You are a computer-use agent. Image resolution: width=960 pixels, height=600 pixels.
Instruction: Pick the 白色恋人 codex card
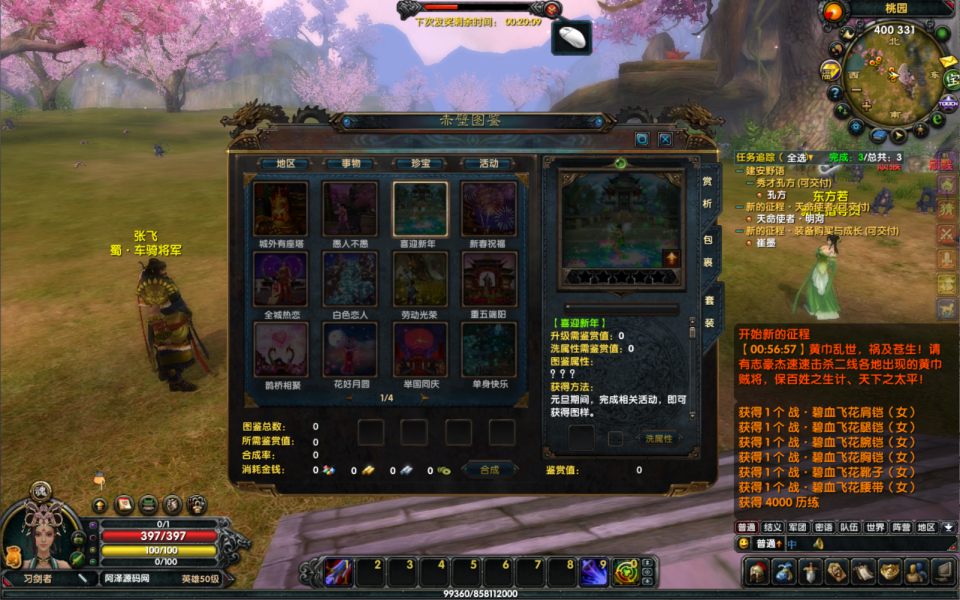pos(350,279)
